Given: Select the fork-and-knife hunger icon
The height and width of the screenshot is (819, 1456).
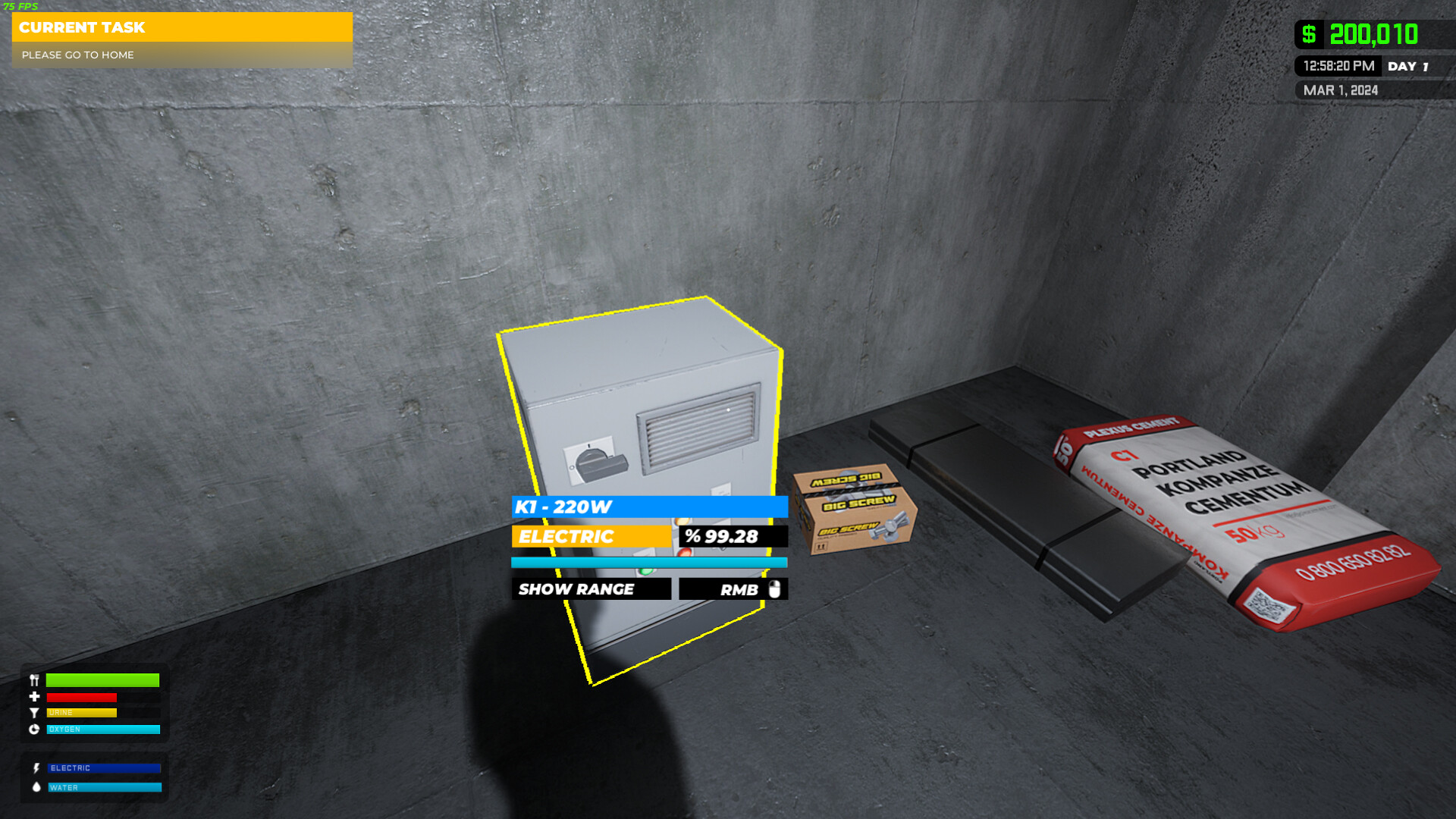Looking at the screenshot, I should (33, 680).
